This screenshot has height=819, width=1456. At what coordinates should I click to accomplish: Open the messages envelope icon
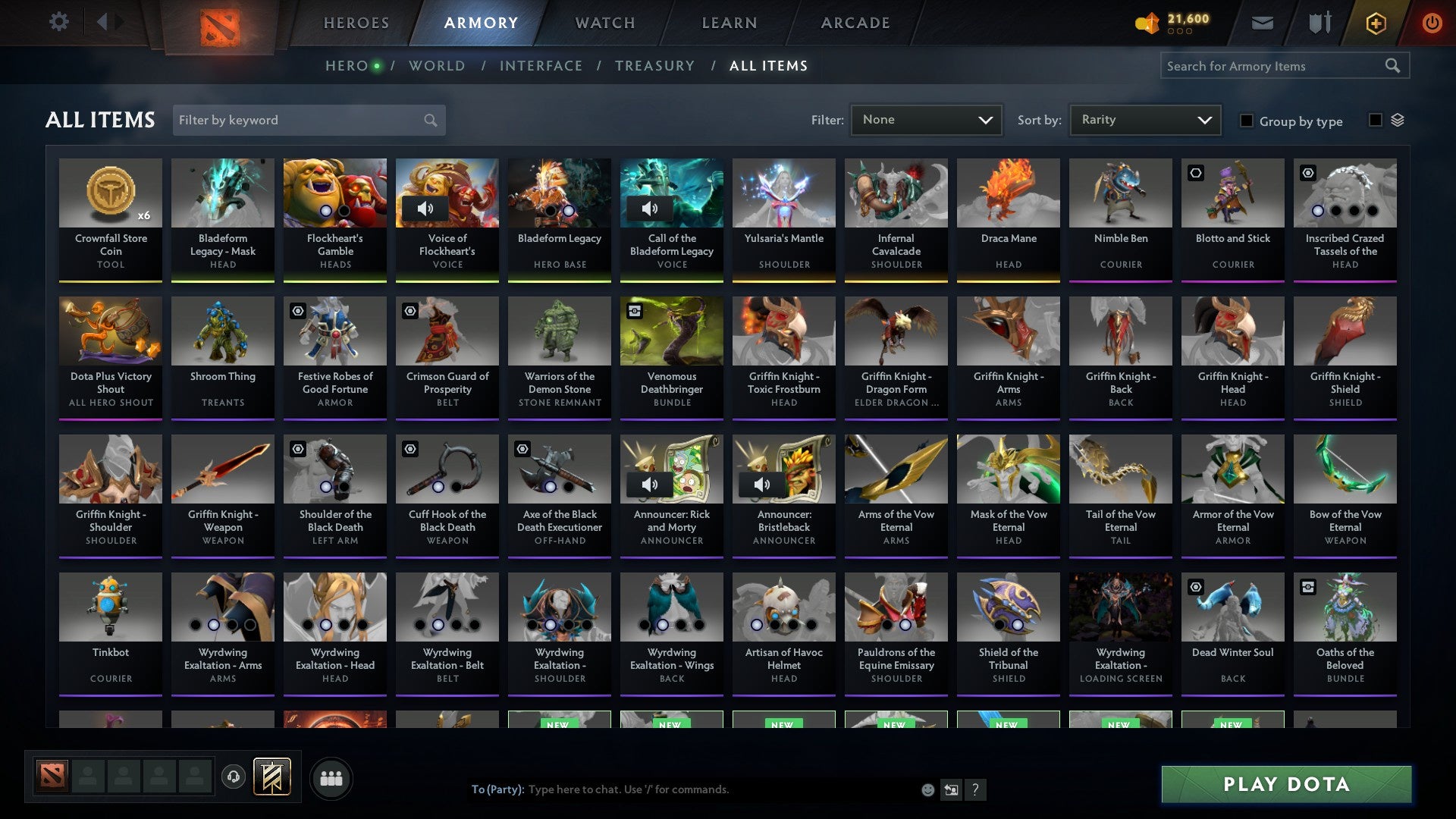click(x=1262, y=23)
